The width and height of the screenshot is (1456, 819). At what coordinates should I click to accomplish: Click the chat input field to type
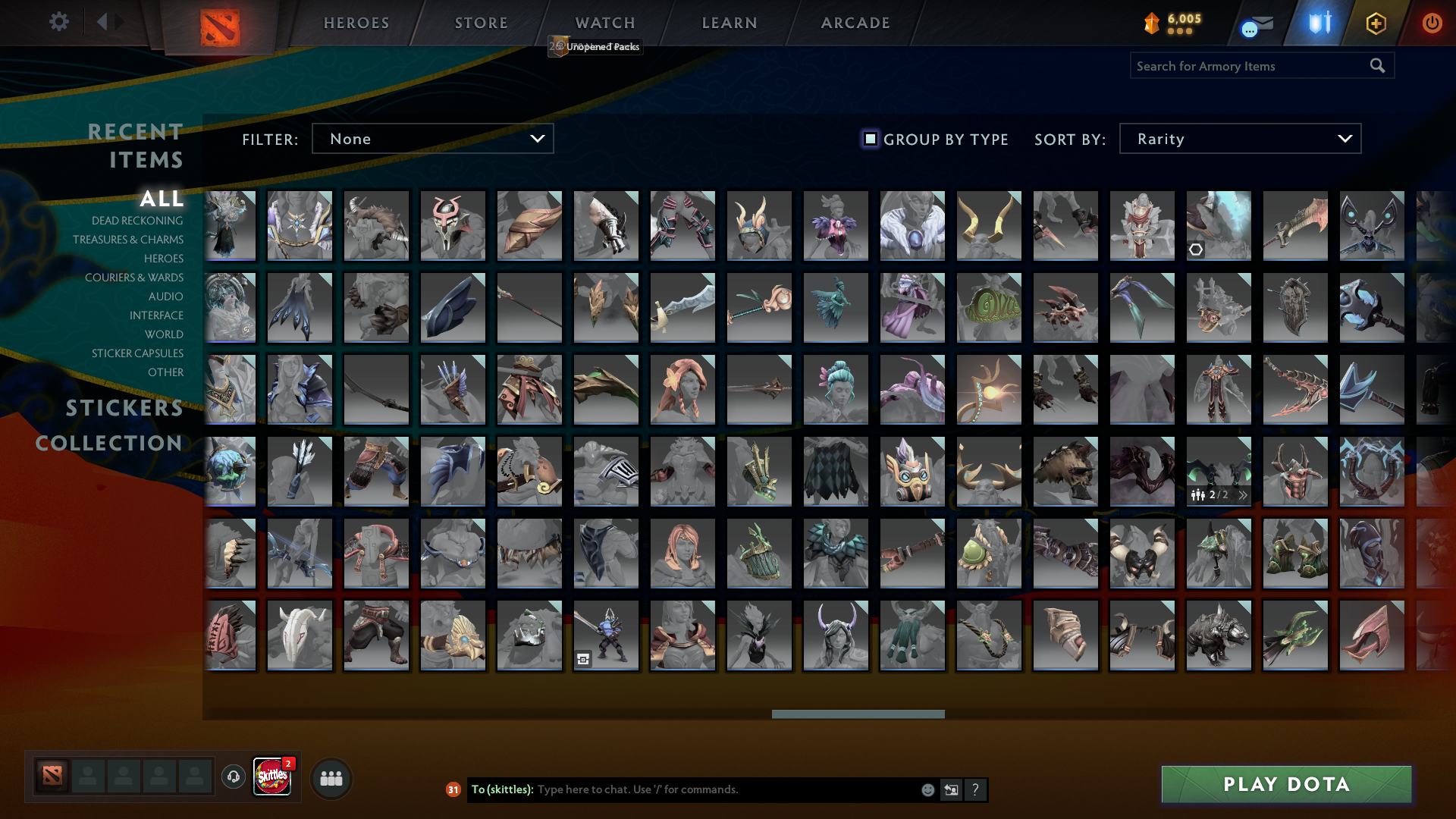coord(682,789)
